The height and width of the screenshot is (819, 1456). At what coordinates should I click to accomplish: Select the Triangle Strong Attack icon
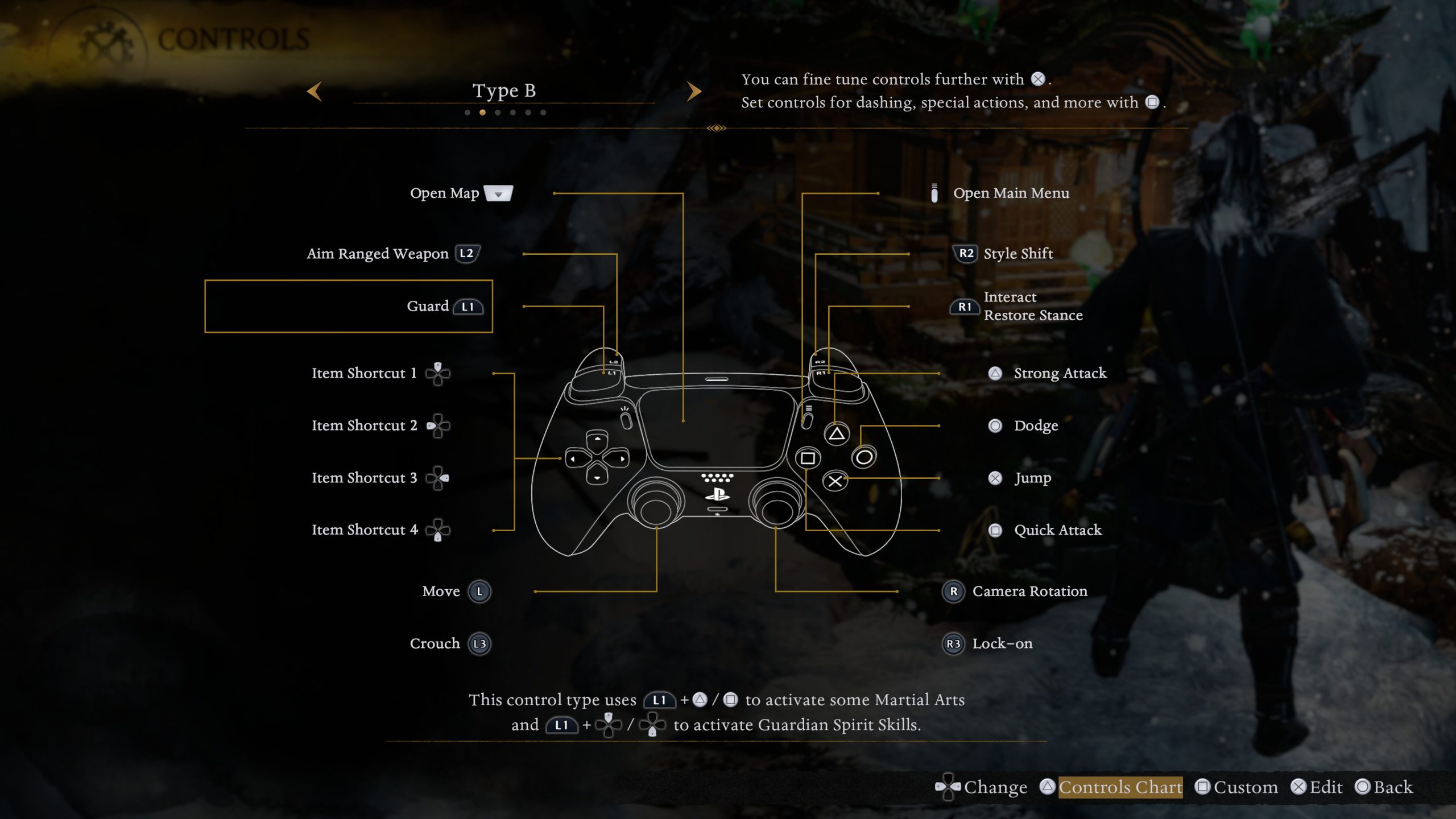click(x=994, y=373)
